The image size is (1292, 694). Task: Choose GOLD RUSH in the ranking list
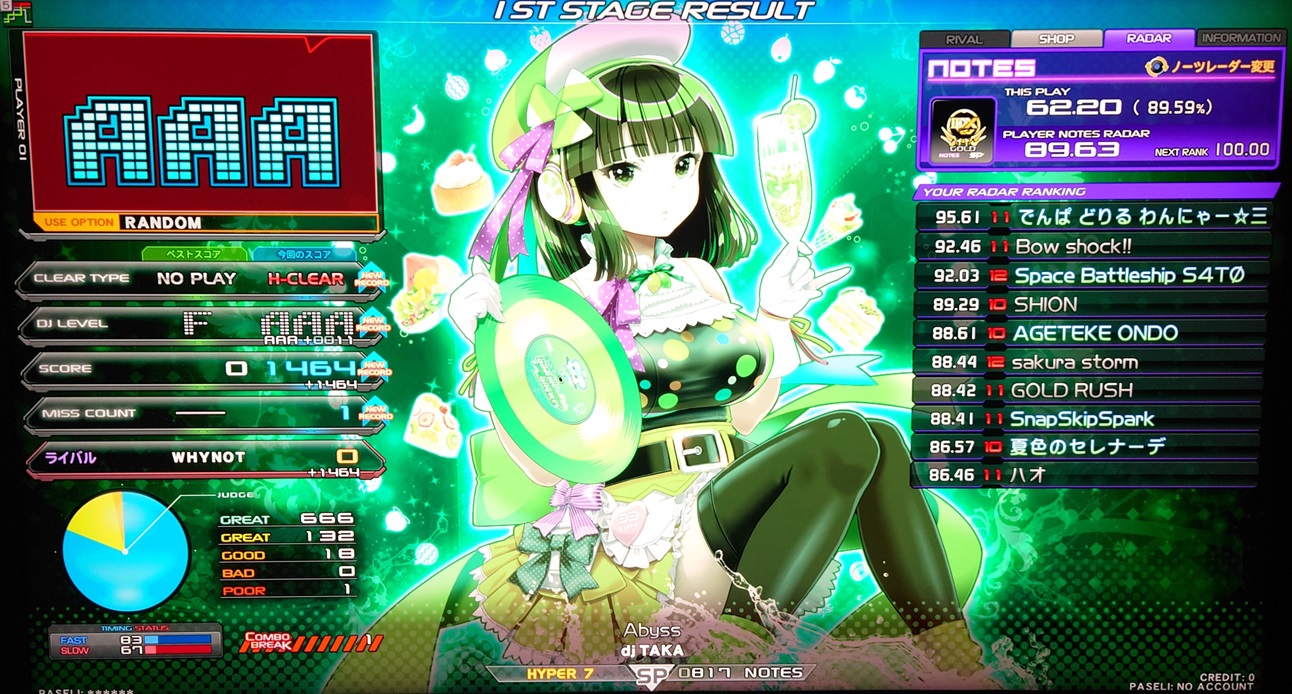(1092, 390)
